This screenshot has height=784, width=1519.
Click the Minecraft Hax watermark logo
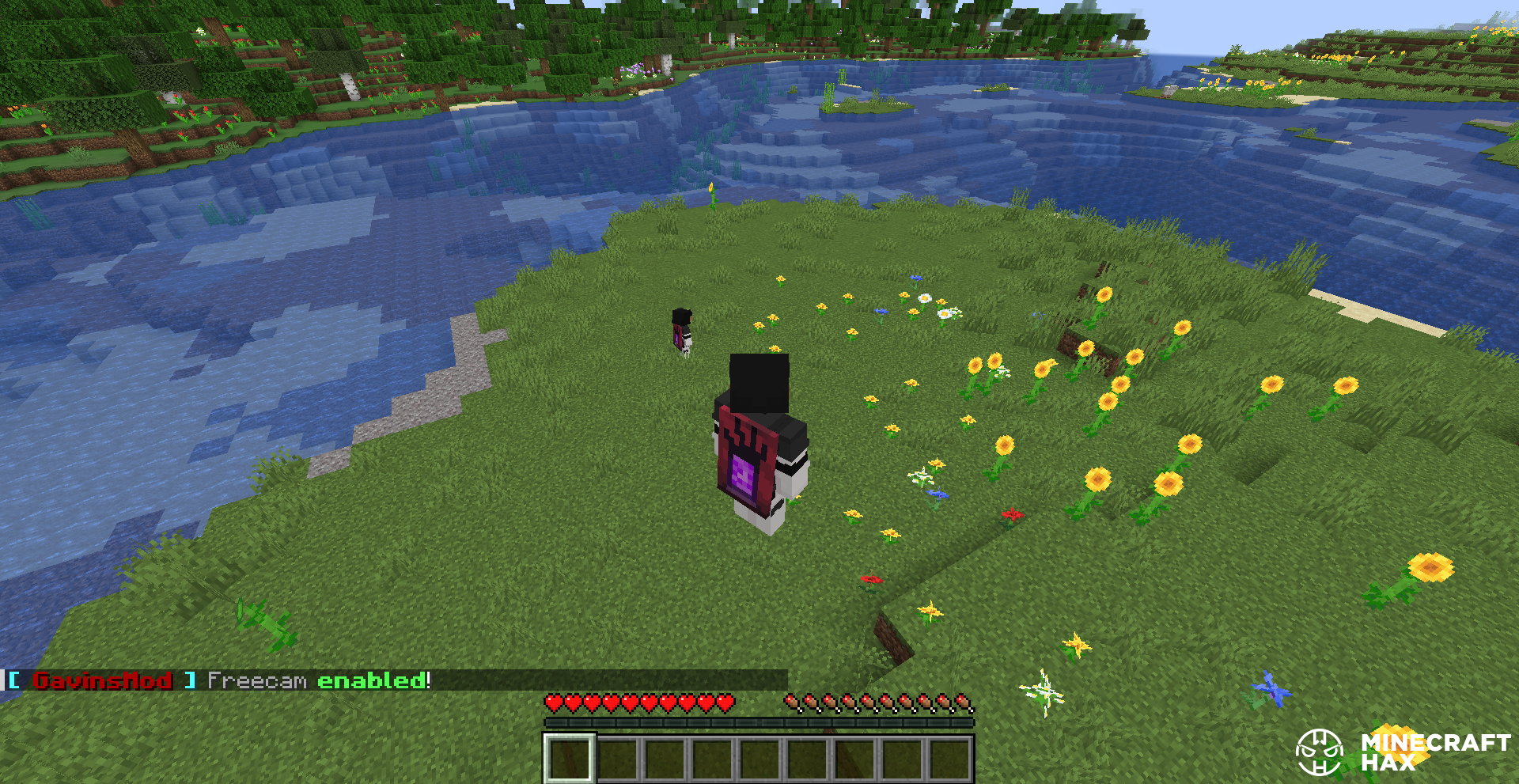point(1400,752)
